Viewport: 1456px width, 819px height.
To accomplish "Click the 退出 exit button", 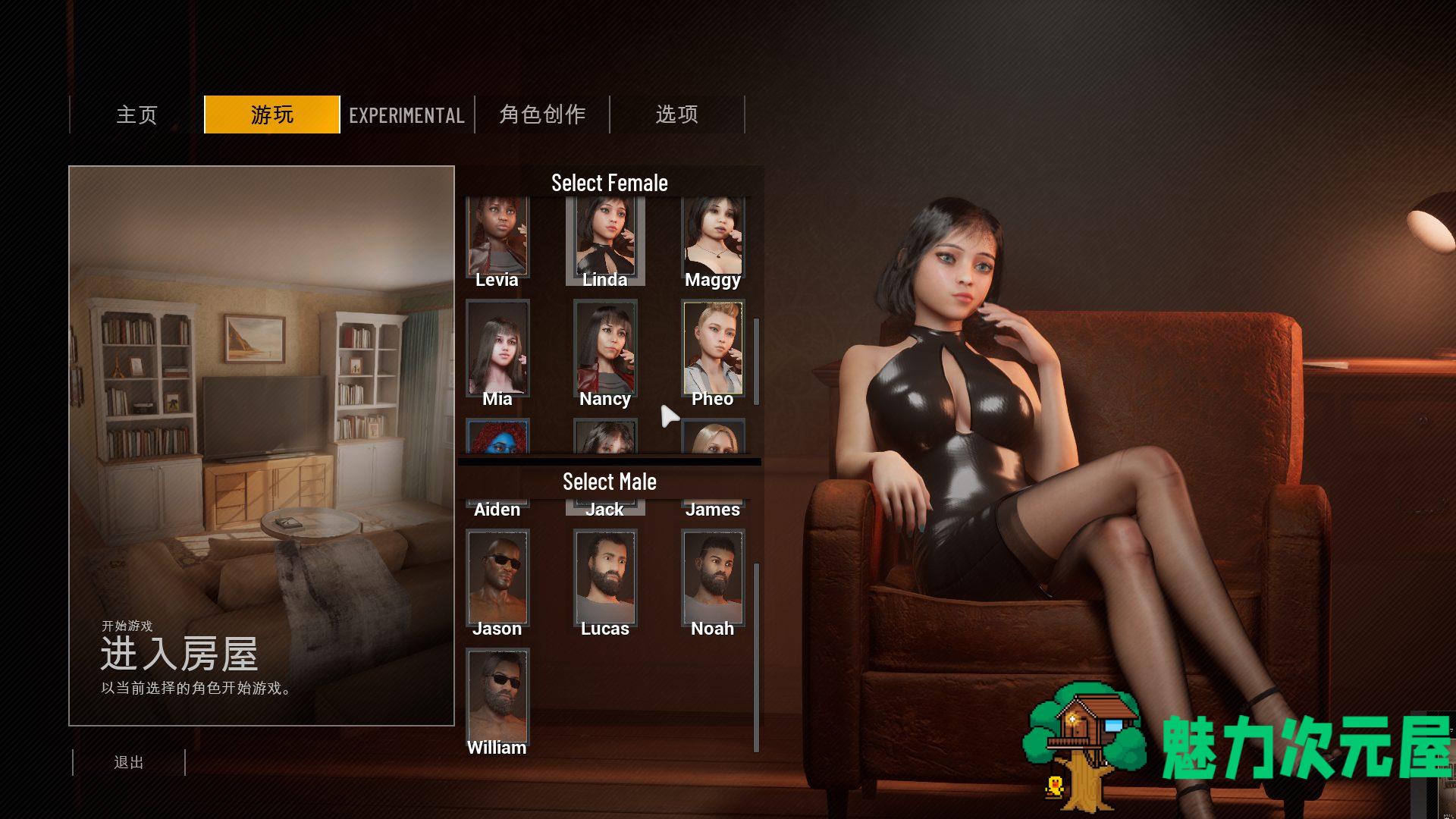I will pos(129,762).
